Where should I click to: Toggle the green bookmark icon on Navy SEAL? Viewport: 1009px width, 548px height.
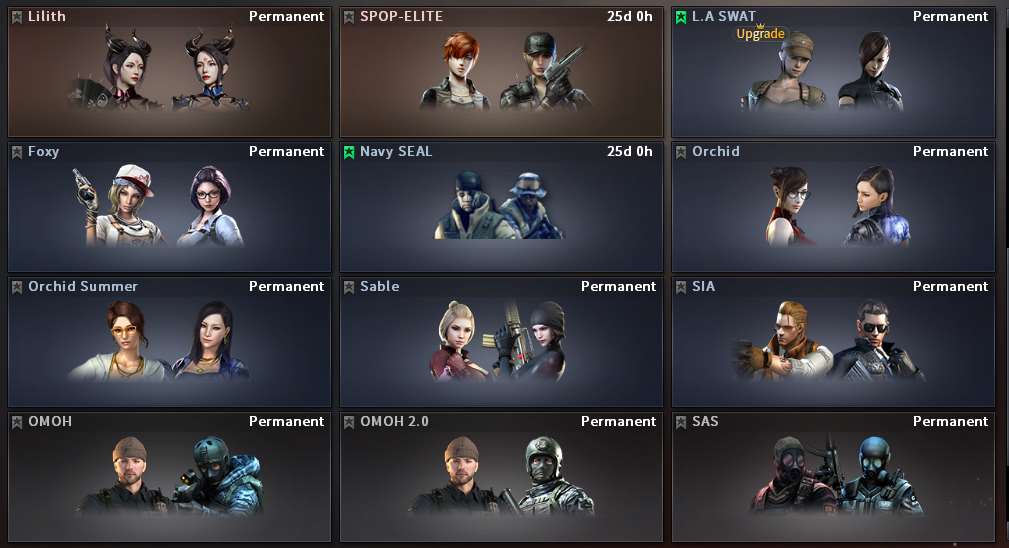pyautogui.click(x=349, y=152)
